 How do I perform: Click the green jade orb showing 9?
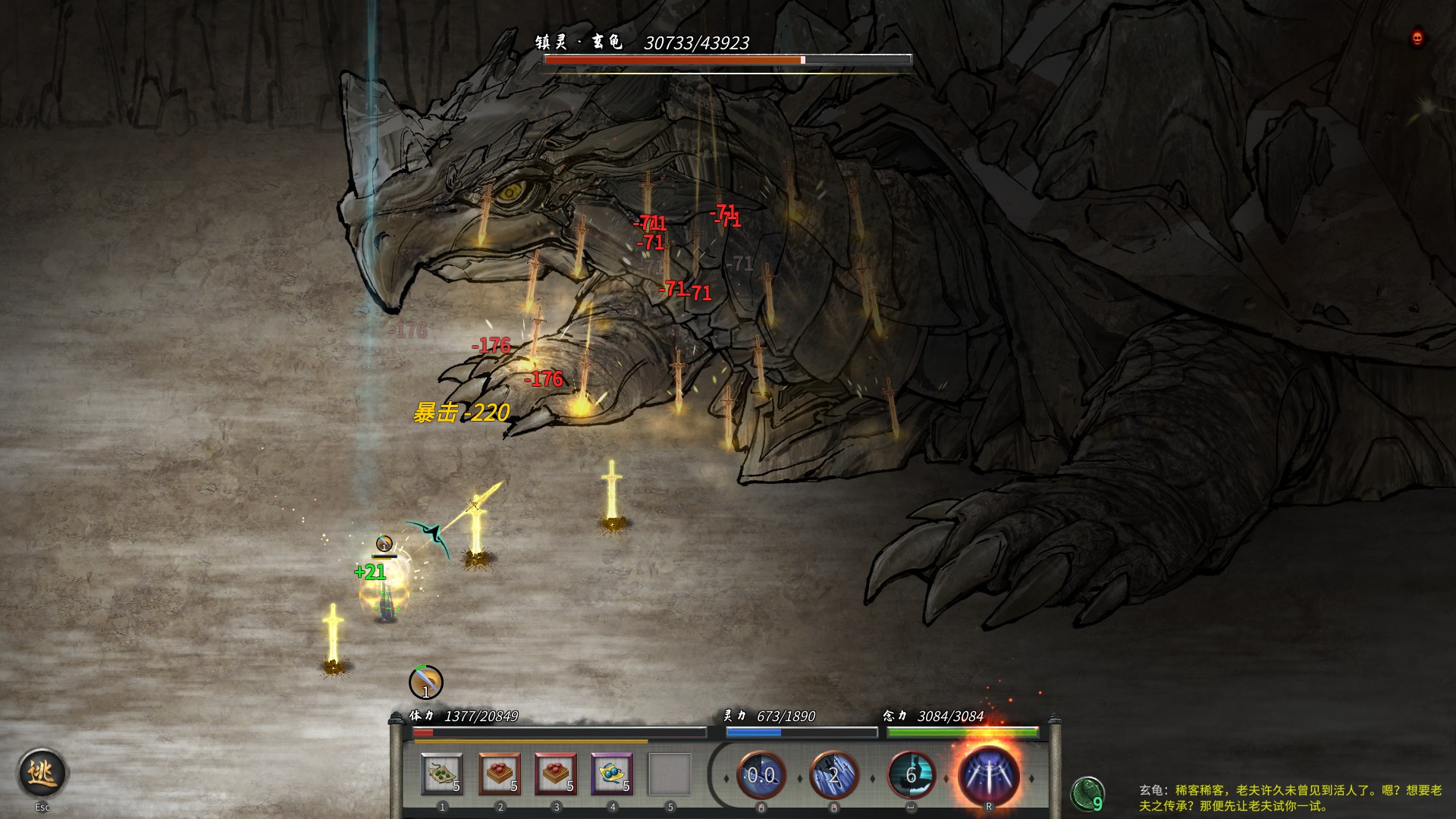coord(1087,794)
